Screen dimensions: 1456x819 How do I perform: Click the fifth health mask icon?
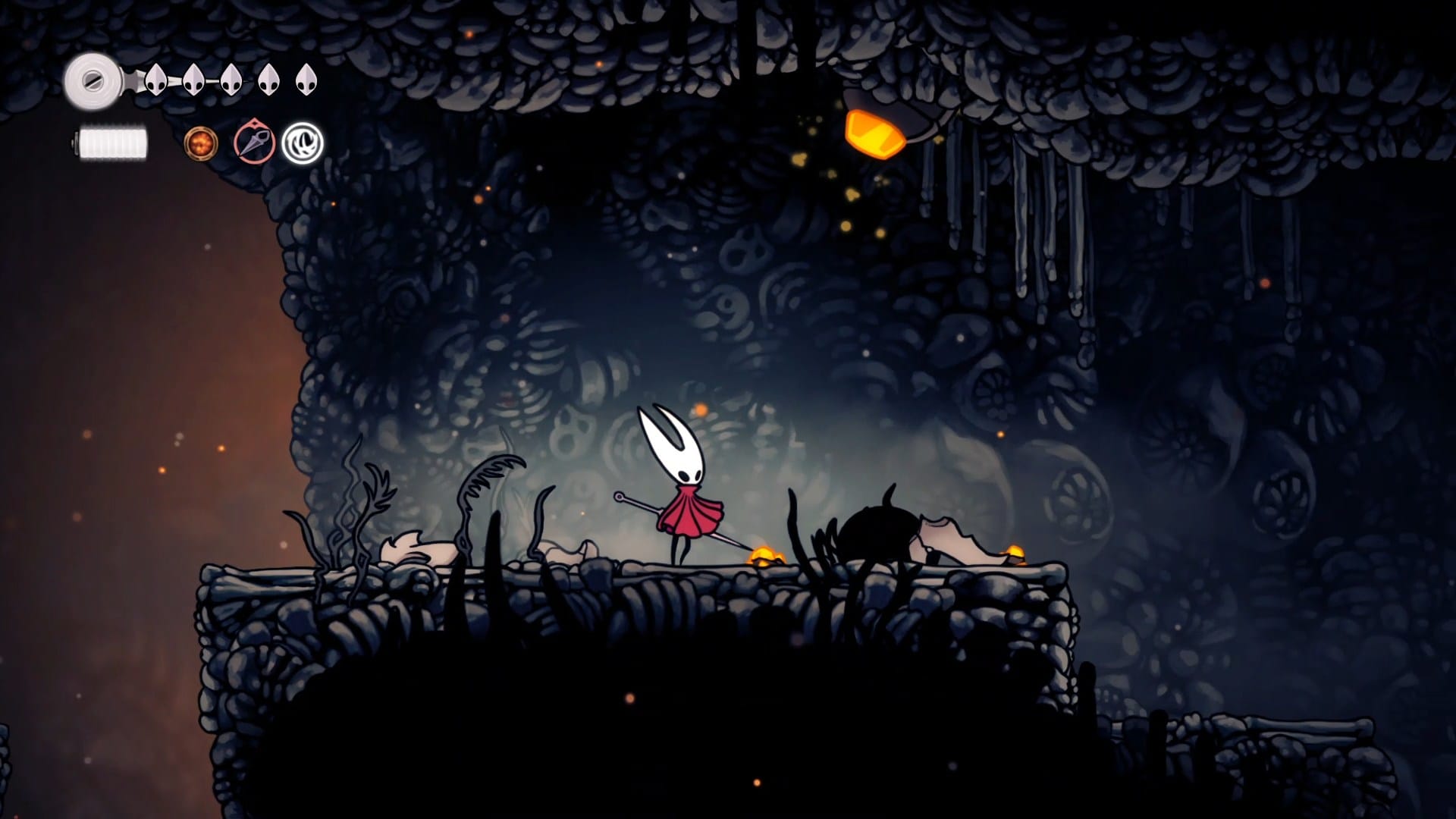[306, 80]
